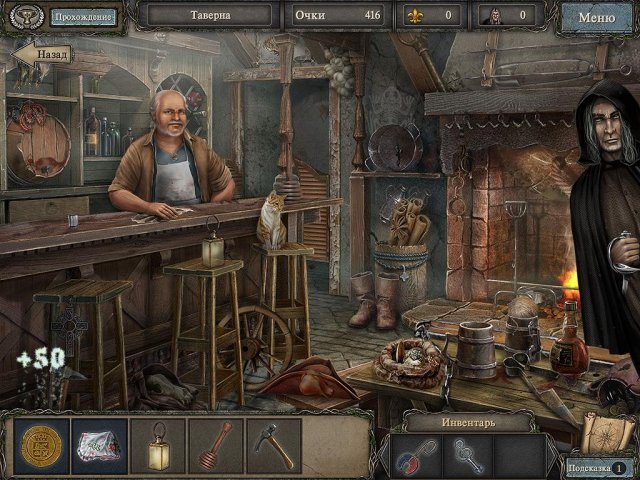Viewport: 640px width, 480px height.
Task: Open the Прохождение walkthrough
Action: point(83,16)
